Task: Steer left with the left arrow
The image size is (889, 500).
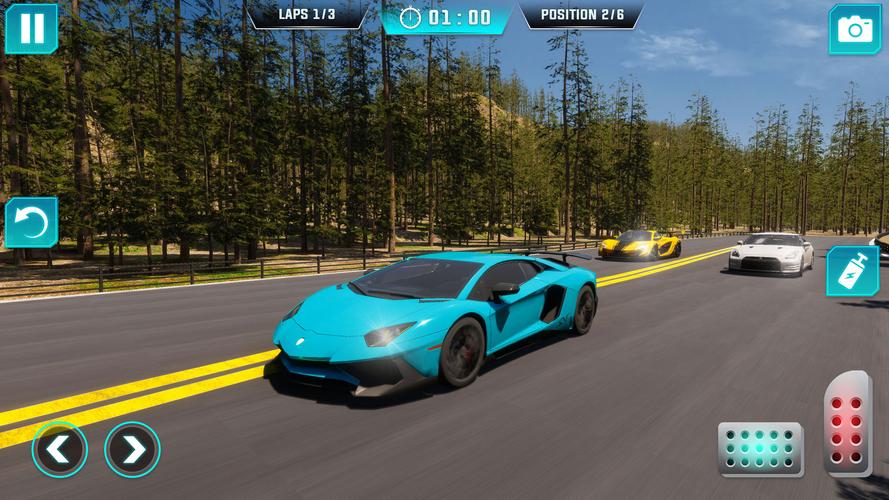Action: click(x=59, y=450)
